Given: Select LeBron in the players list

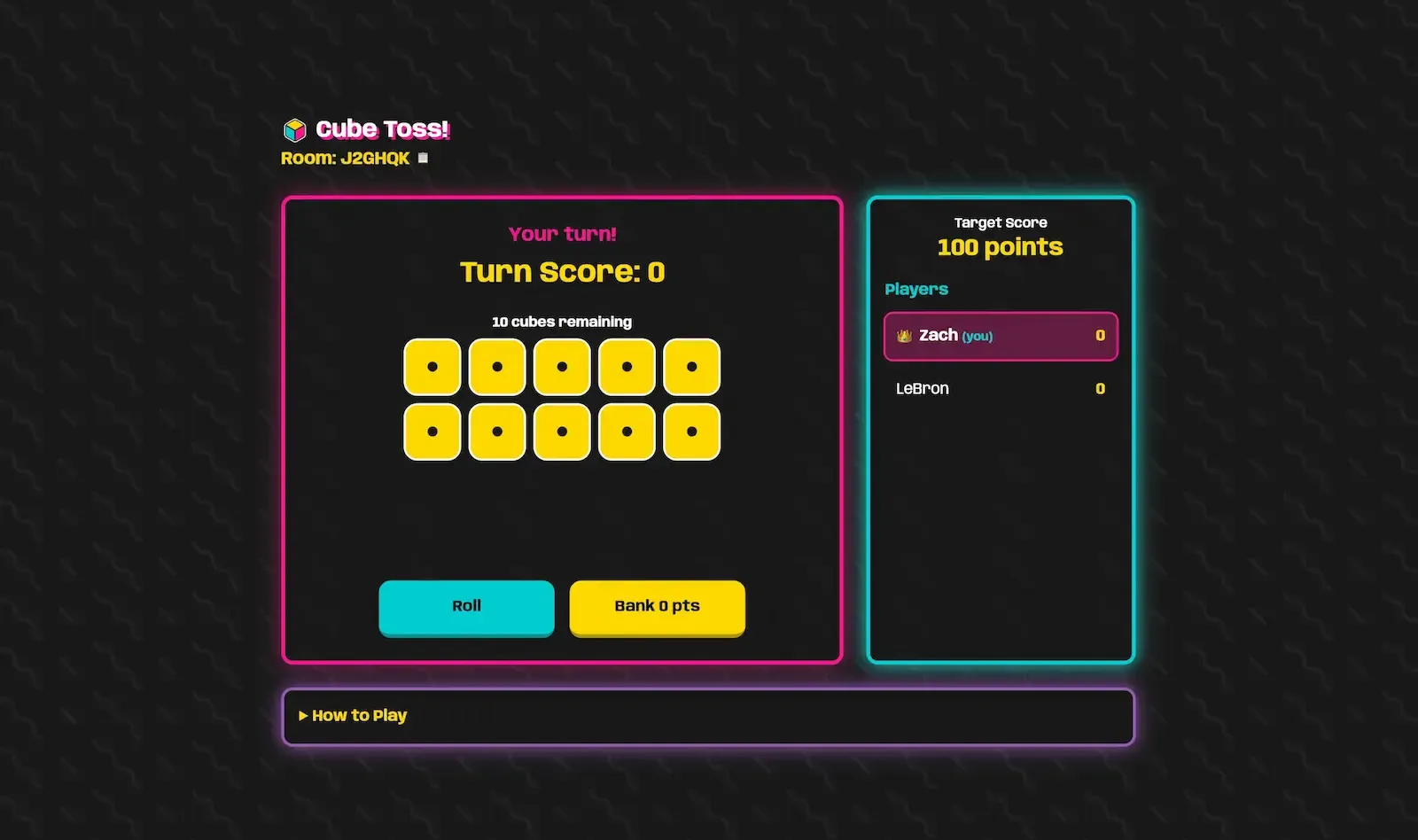Looking at the screenshot, I should point(923,388).
